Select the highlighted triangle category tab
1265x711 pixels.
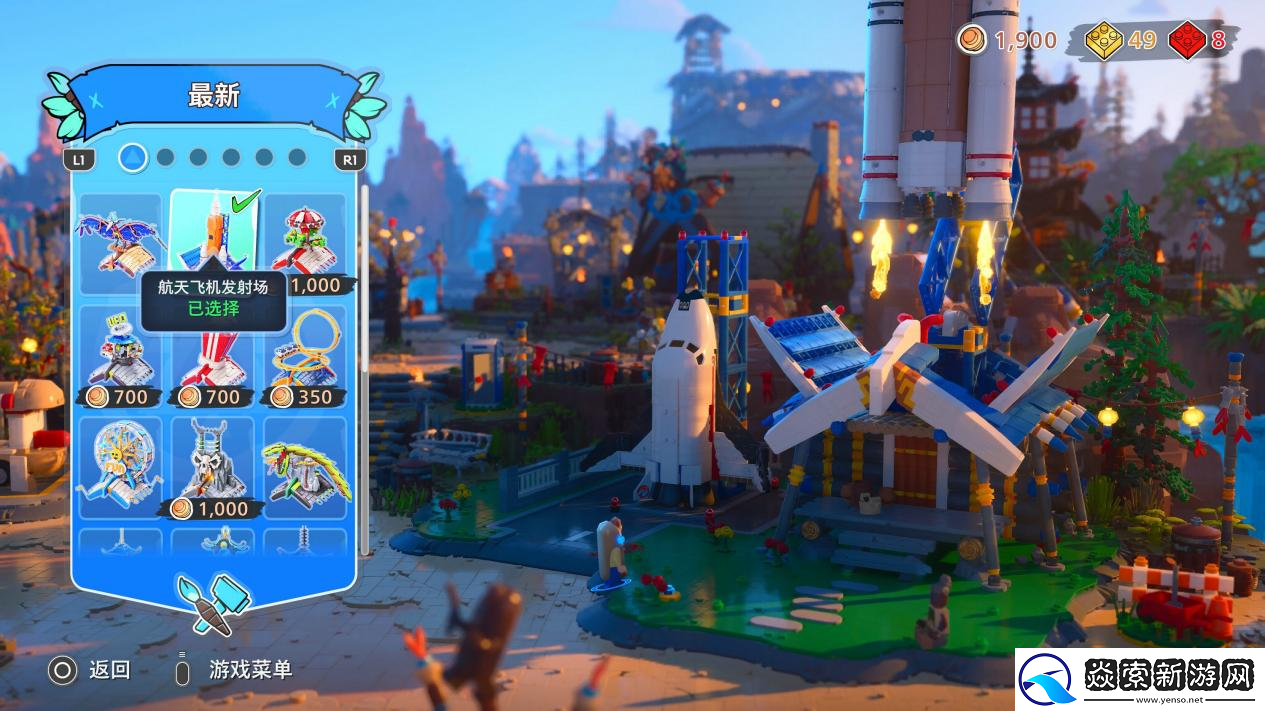(x=133, y=157)
